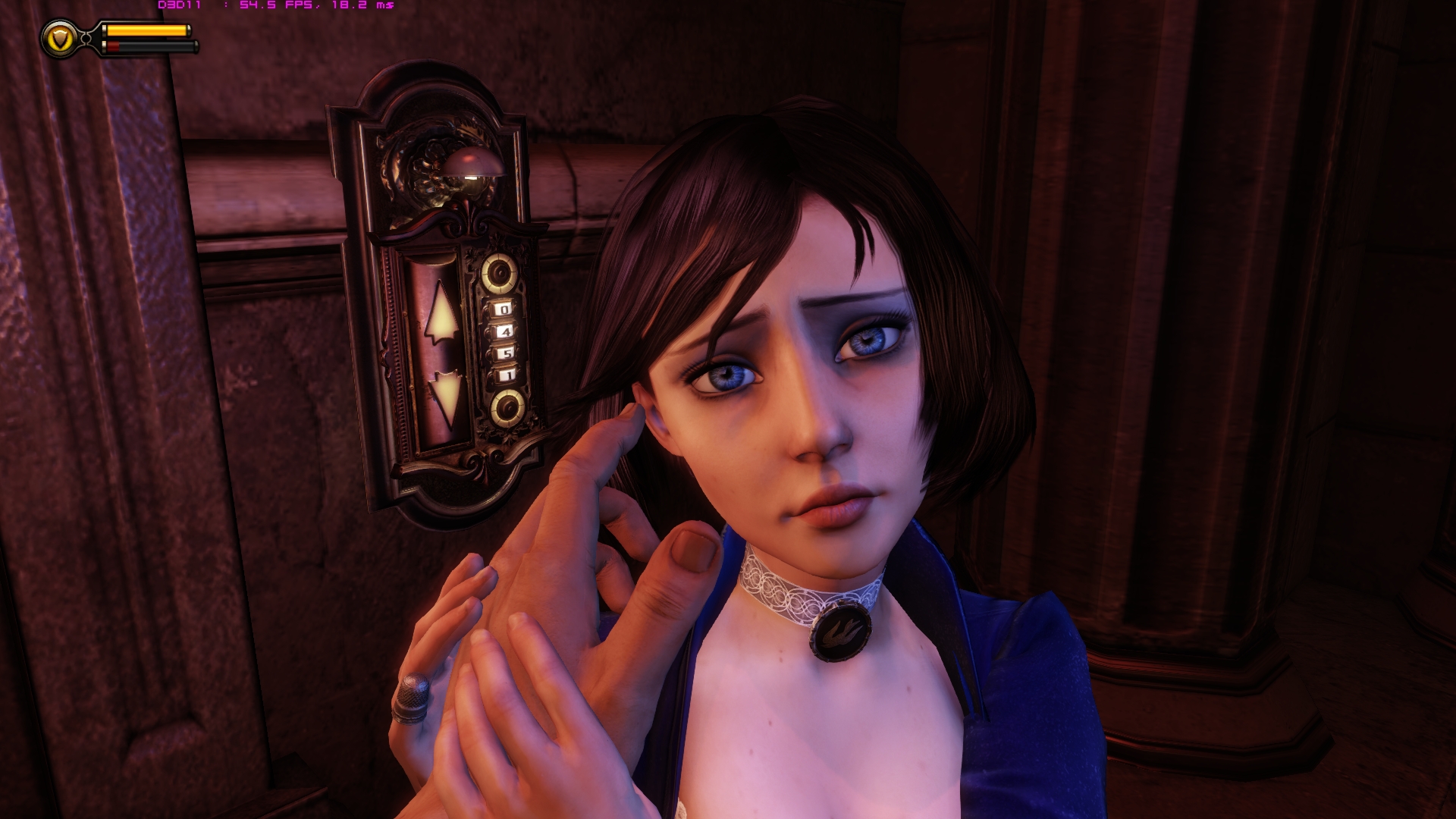Spin the number wheel showing 5
The image size is (1456, 819).
tap(506, 353)
